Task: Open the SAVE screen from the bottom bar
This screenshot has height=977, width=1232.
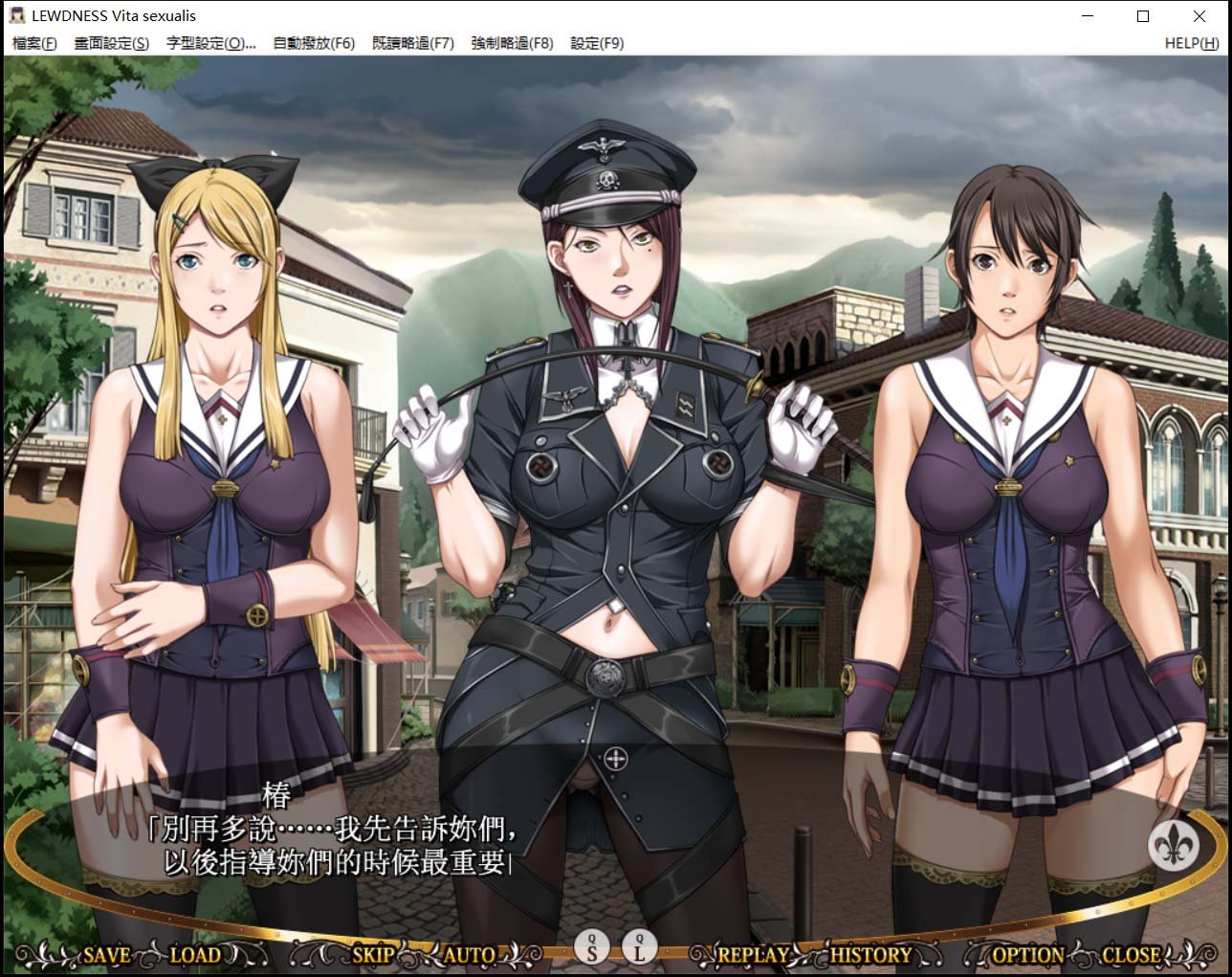Action: 105,956
